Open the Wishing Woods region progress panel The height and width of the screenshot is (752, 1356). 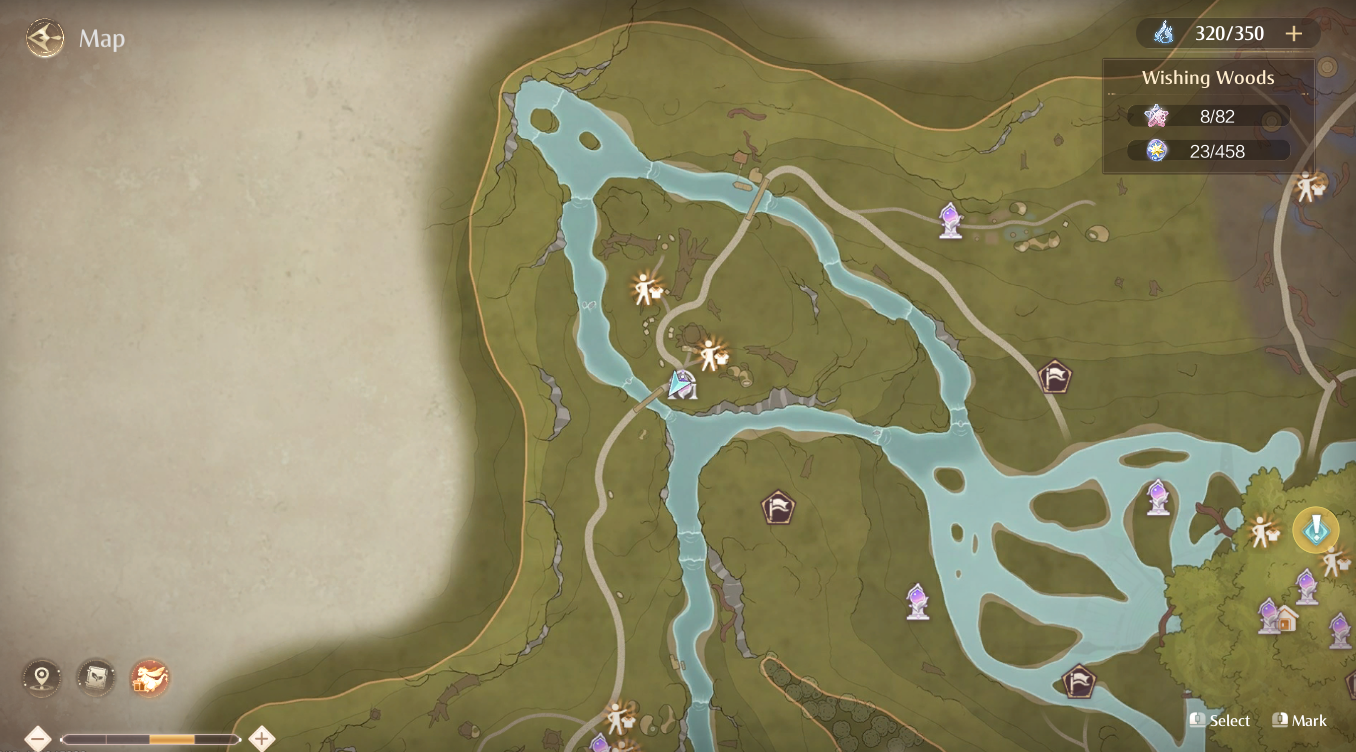[x=1208, y=116]
